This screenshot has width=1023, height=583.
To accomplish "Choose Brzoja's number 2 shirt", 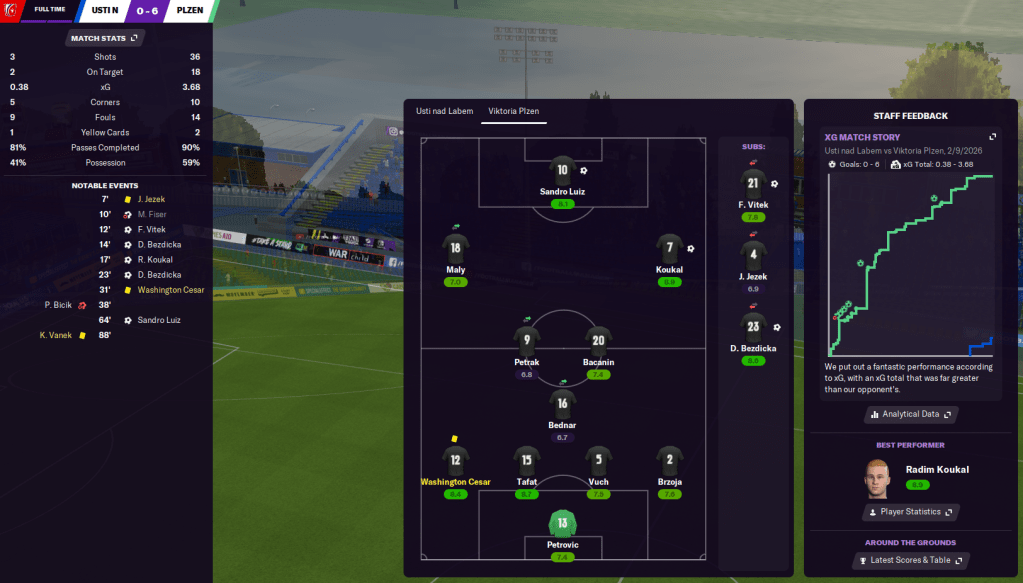I will 669,461.
